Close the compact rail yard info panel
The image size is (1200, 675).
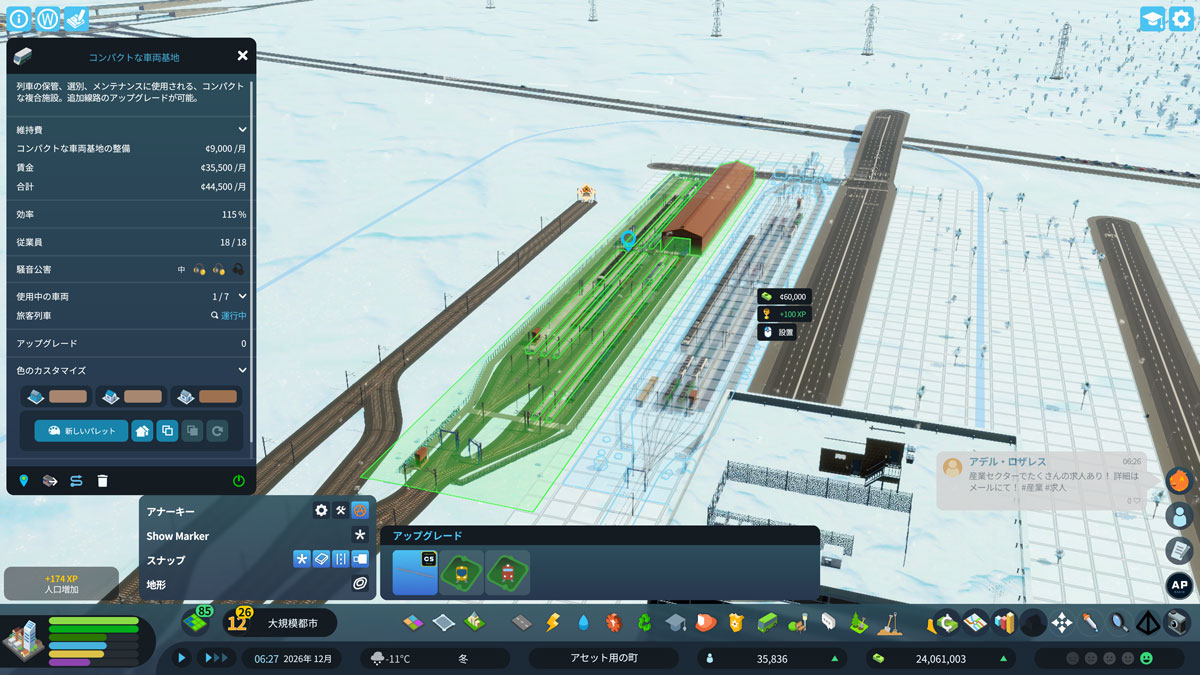(242, 56)
